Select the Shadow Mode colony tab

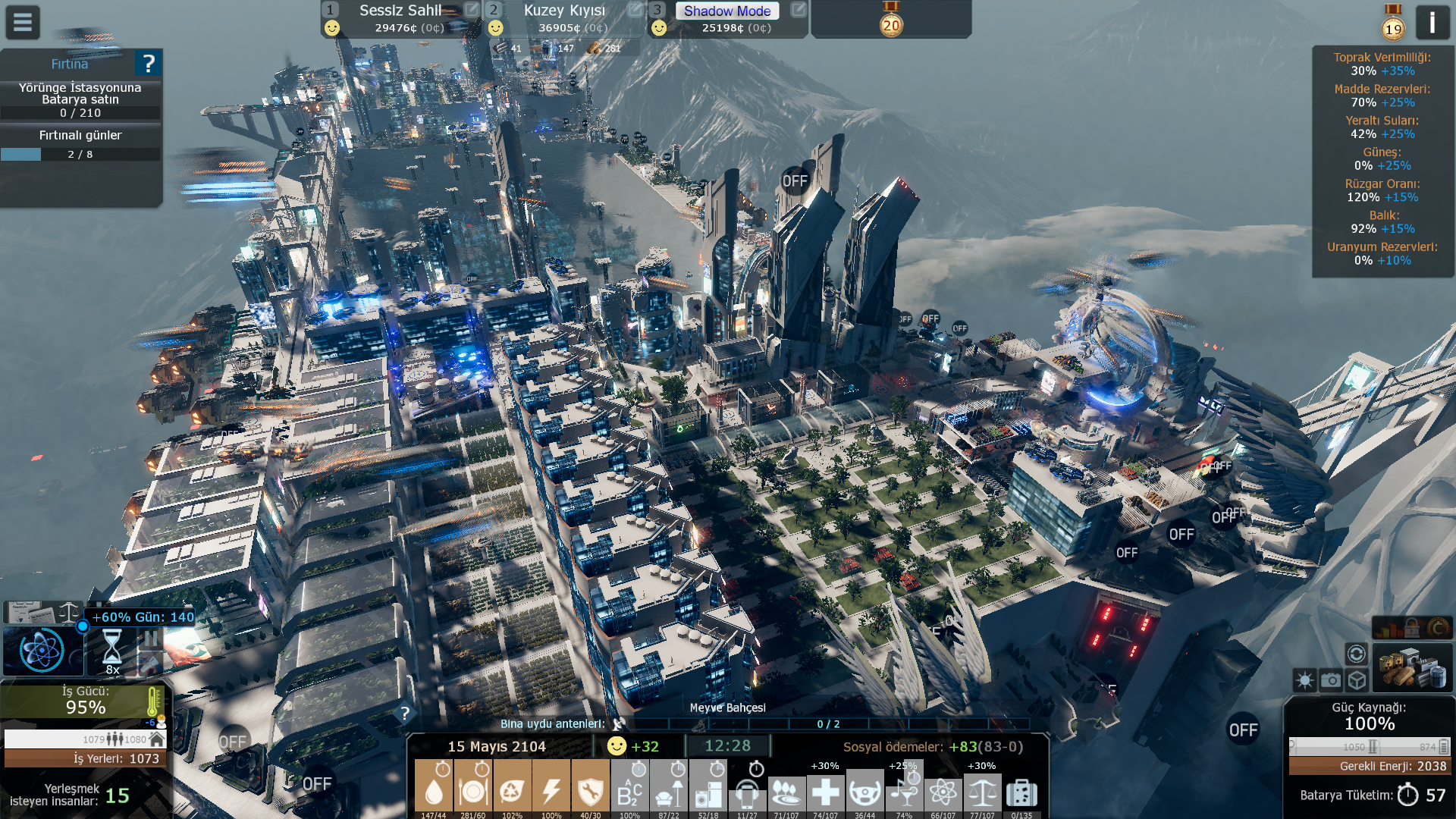[x=726, y=11]
